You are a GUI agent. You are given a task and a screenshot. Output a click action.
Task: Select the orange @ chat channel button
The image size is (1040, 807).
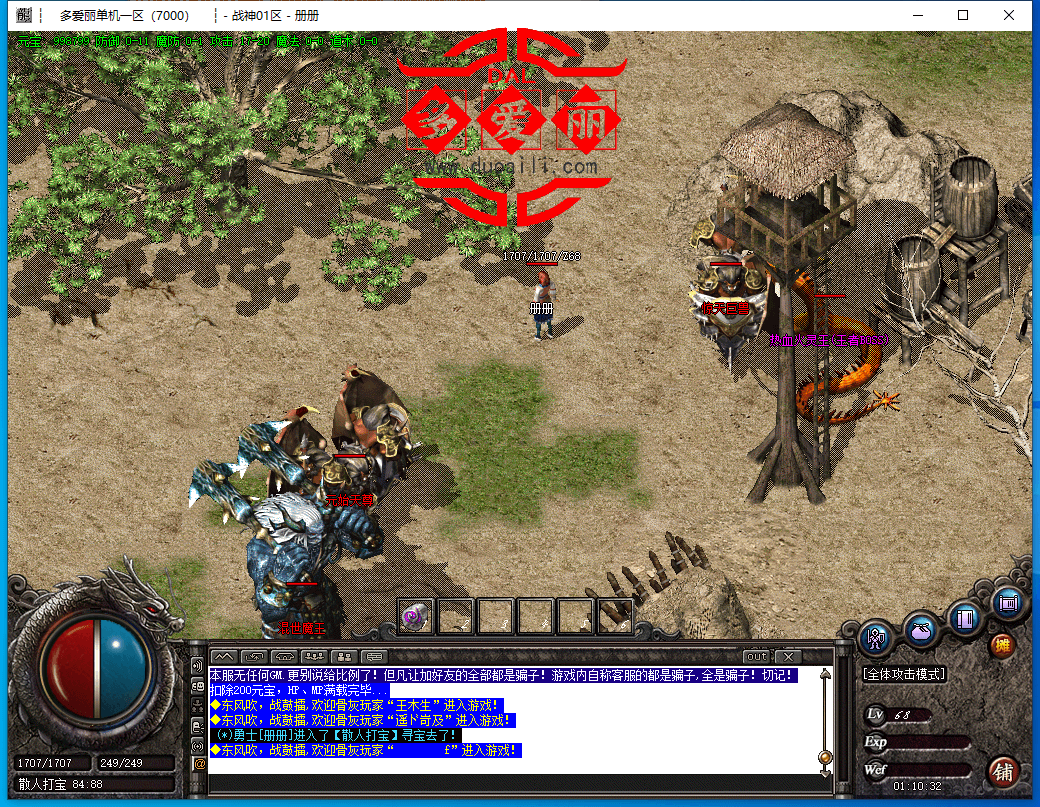click(199, 764)
